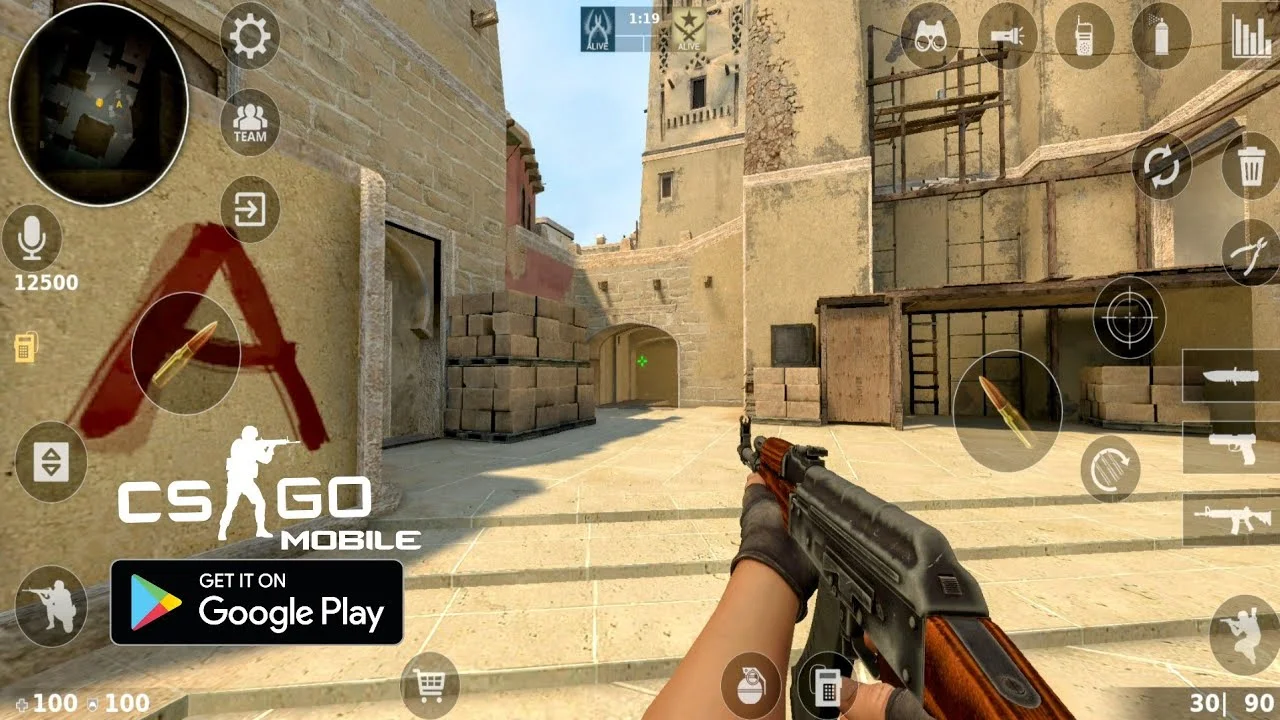Show the scoreboard bar chart
Image resolution: width=1280 pixels, height=720 pixels.
[x=1250, y=36]
